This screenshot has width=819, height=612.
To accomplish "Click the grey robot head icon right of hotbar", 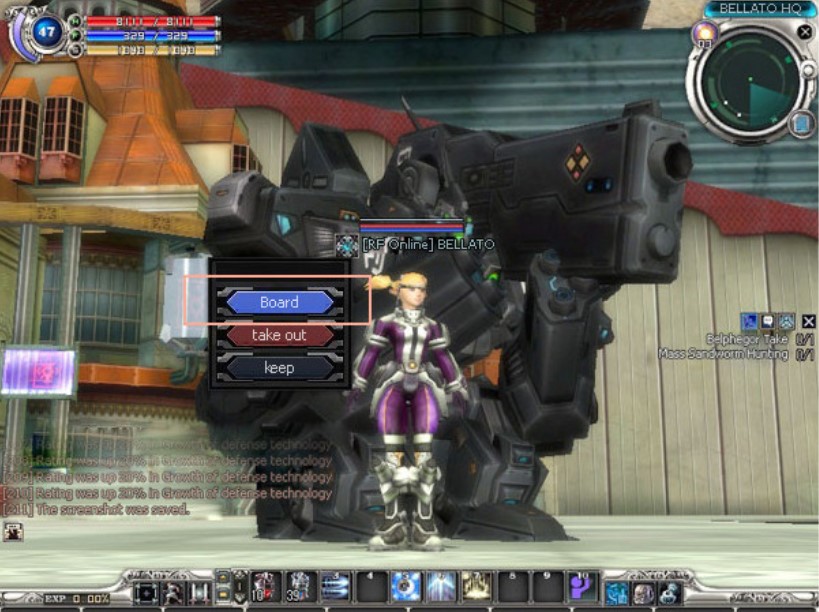I will tap(642, 593).
